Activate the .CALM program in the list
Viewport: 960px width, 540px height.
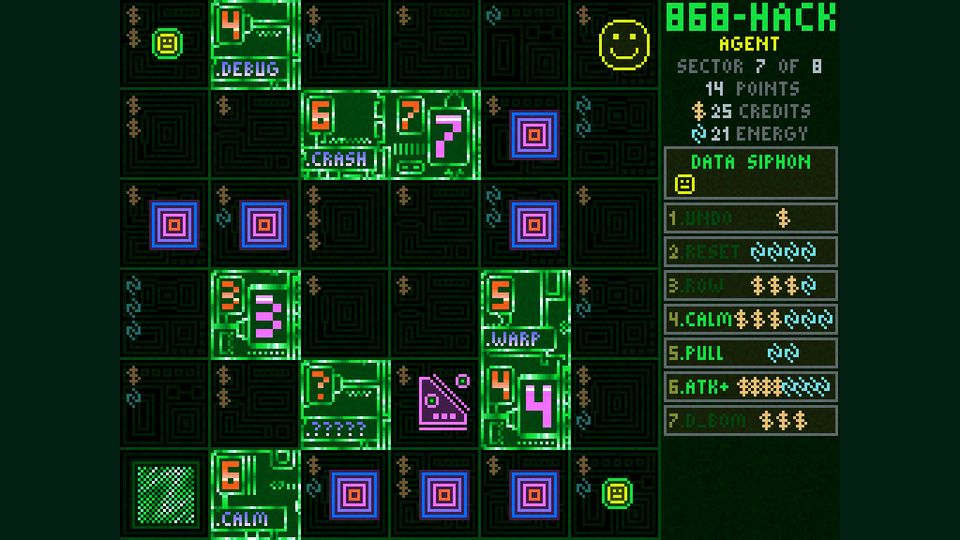[x=750, y=320]
